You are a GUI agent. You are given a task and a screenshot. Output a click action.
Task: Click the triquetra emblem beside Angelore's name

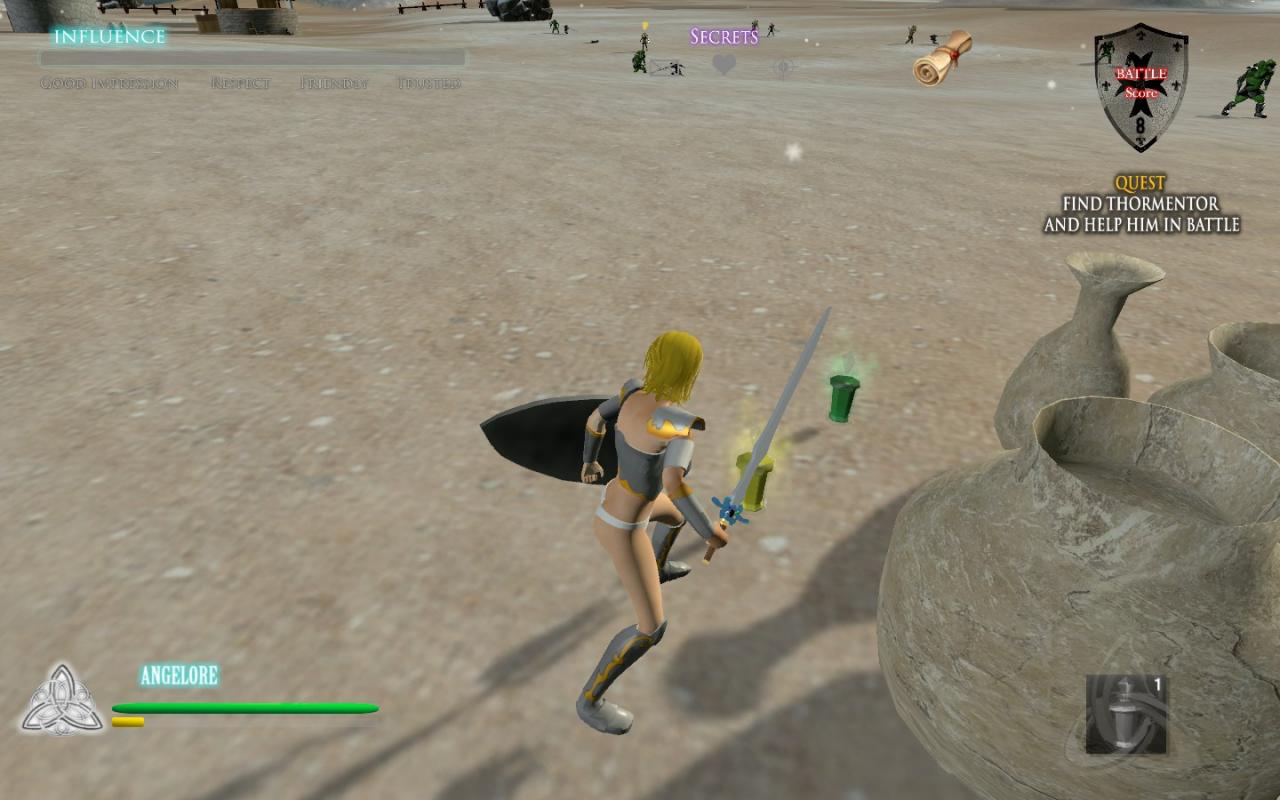point(62,699)
